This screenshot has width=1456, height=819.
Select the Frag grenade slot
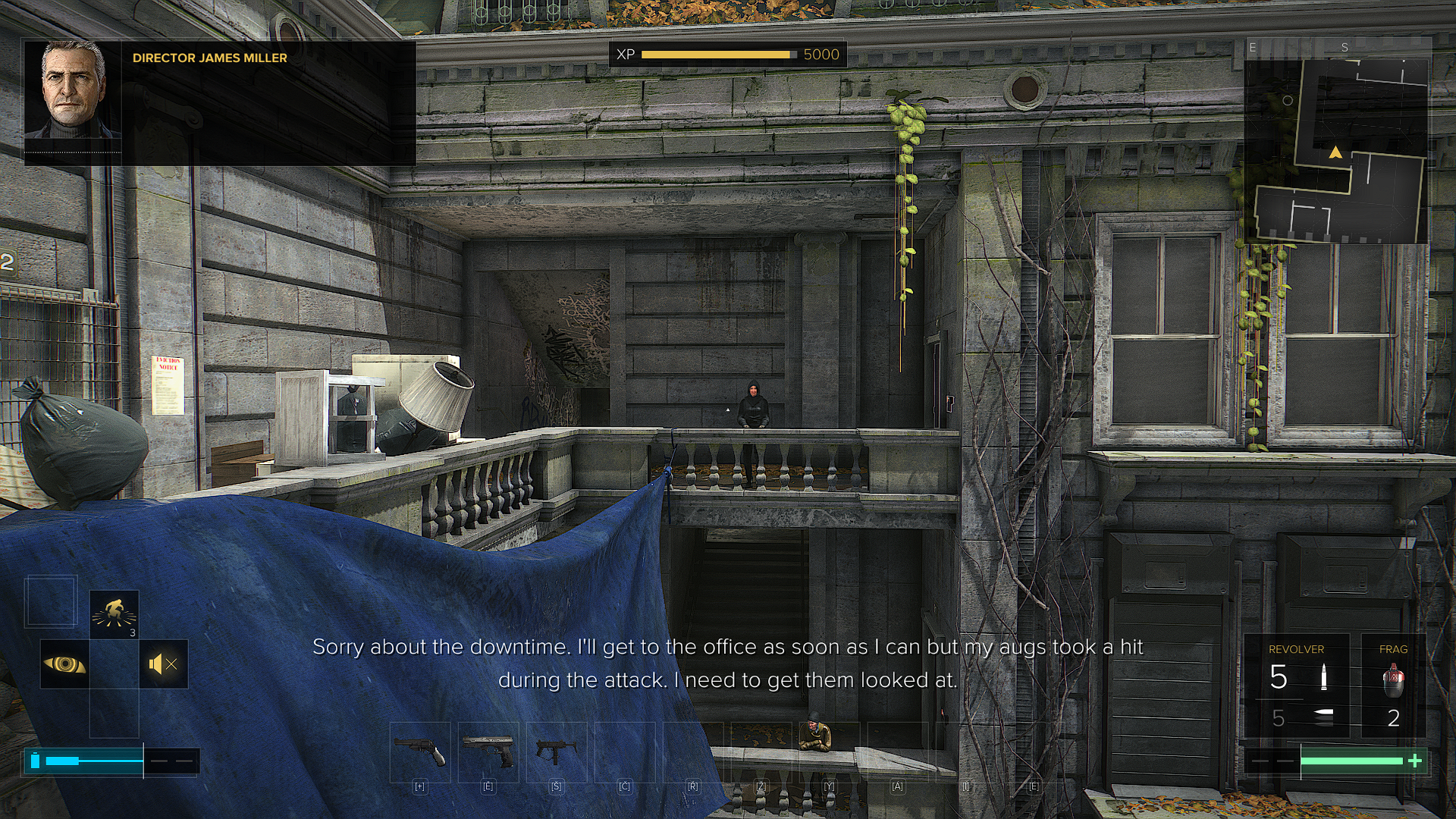point(1393,686)
